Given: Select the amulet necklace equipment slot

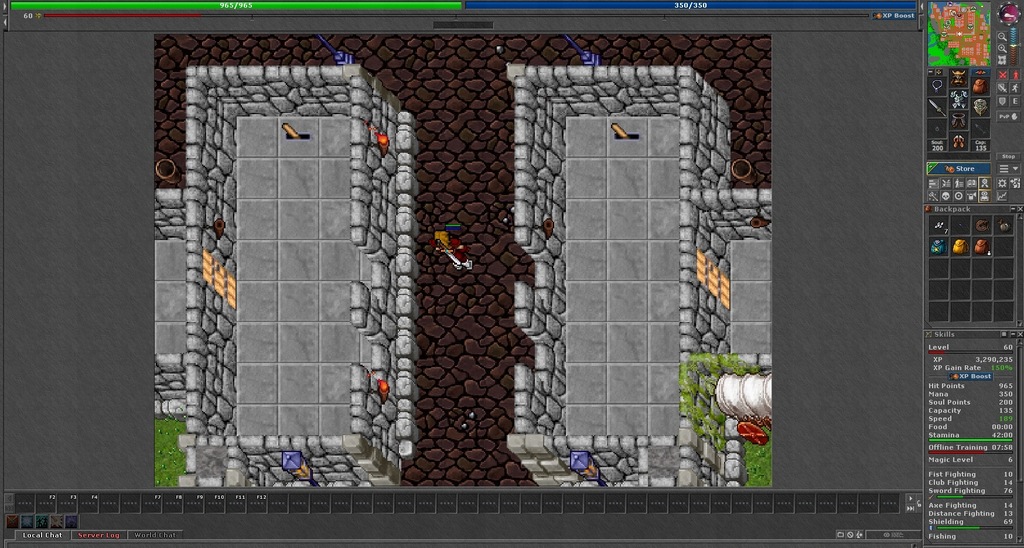Looking at the screenshot, I should 937,86.
